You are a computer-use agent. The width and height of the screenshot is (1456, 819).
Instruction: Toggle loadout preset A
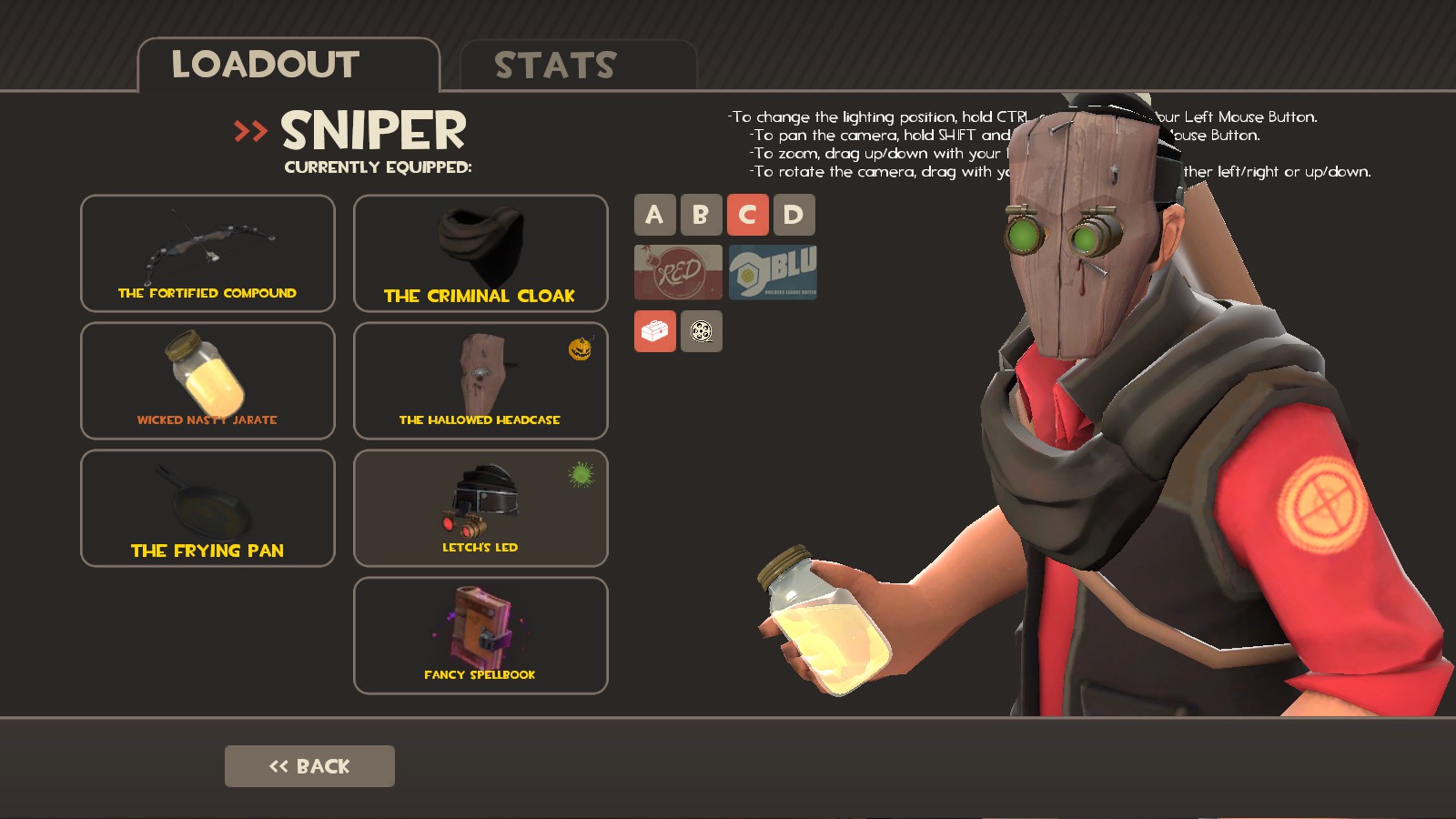pyautogui.click(x=653, y=215)
